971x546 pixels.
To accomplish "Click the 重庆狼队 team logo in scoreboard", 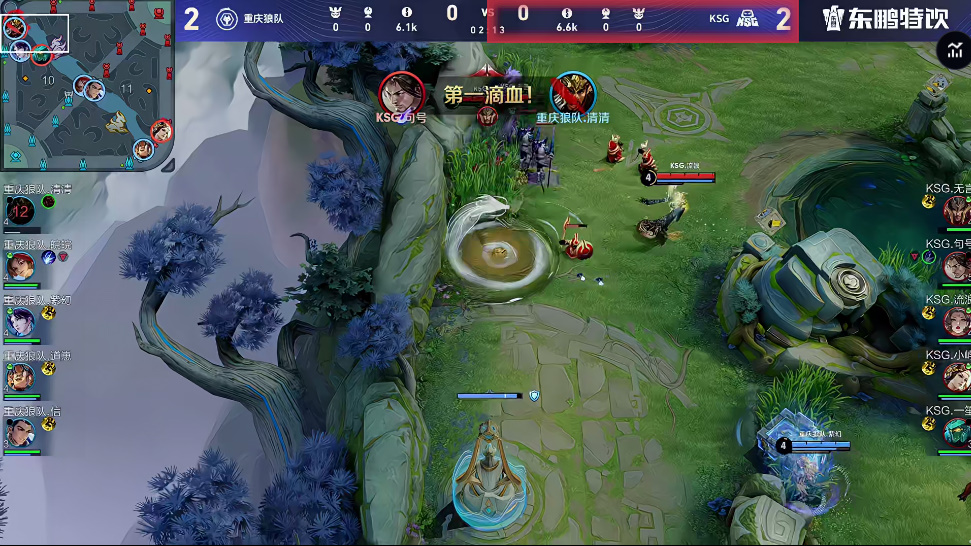I will tap(227, 19).
